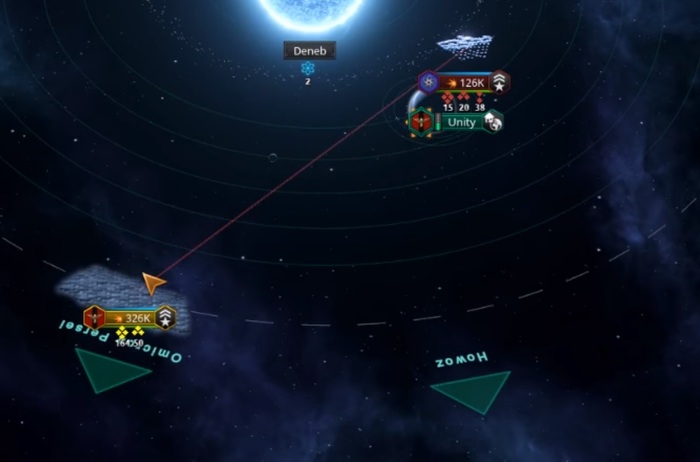Screen dimensions: 700x462
Task: Click the Deneb star name label
Action: (x=308, y=51)
